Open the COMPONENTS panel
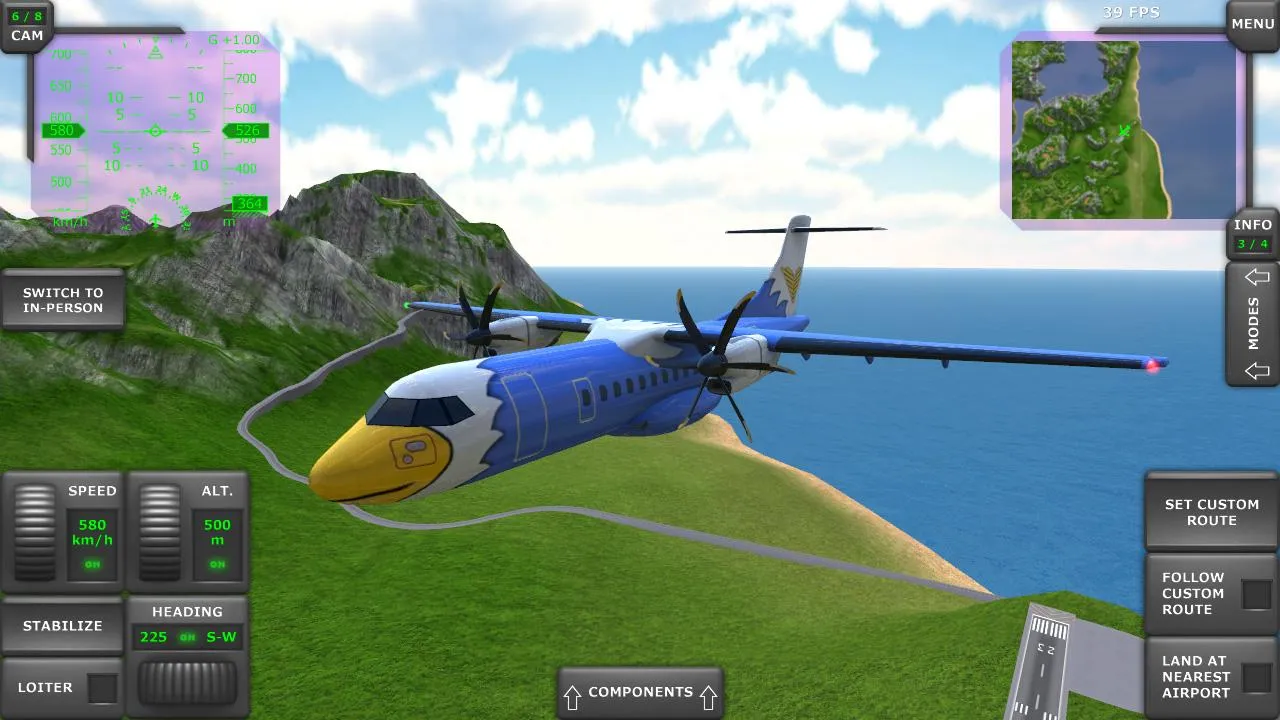 tap(640, 692)
